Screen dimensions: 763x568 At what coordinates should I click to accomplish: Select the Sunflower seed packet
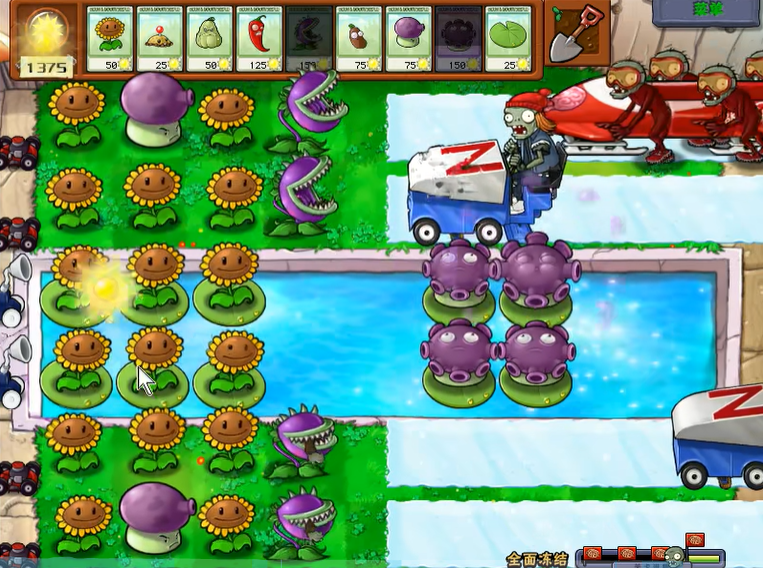[x=110, y=39]
